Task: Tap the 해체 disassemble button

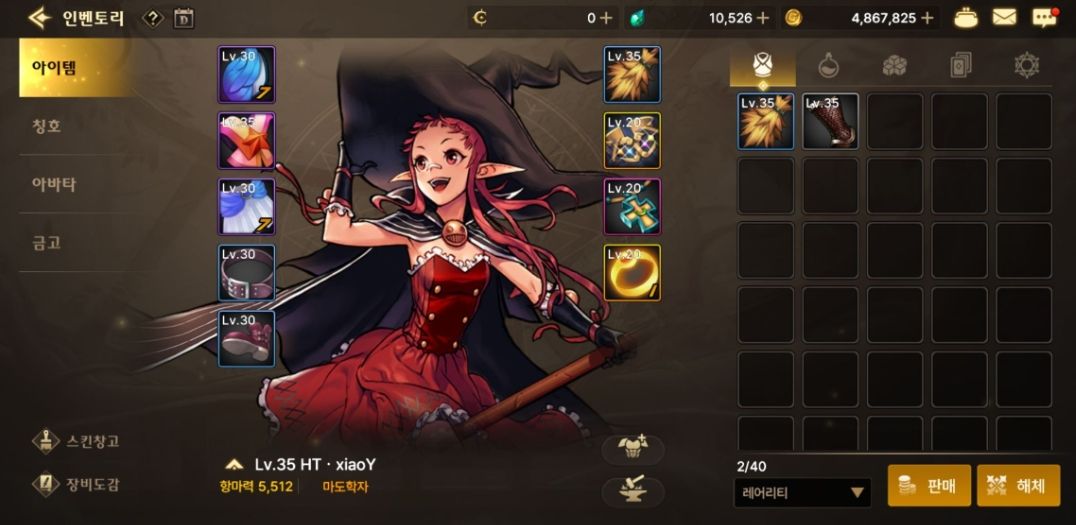Action: [x=1018, y=487]
